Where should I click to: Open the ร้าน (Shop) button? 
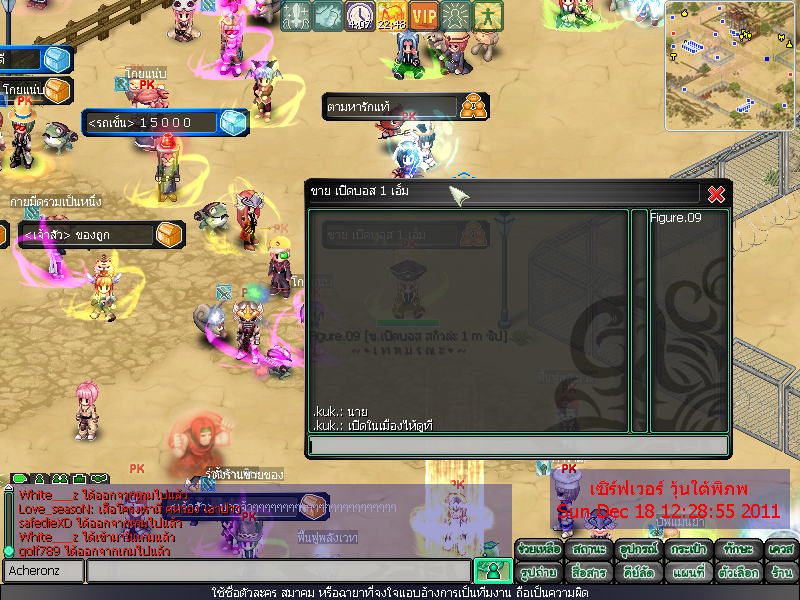pos(780,573)
